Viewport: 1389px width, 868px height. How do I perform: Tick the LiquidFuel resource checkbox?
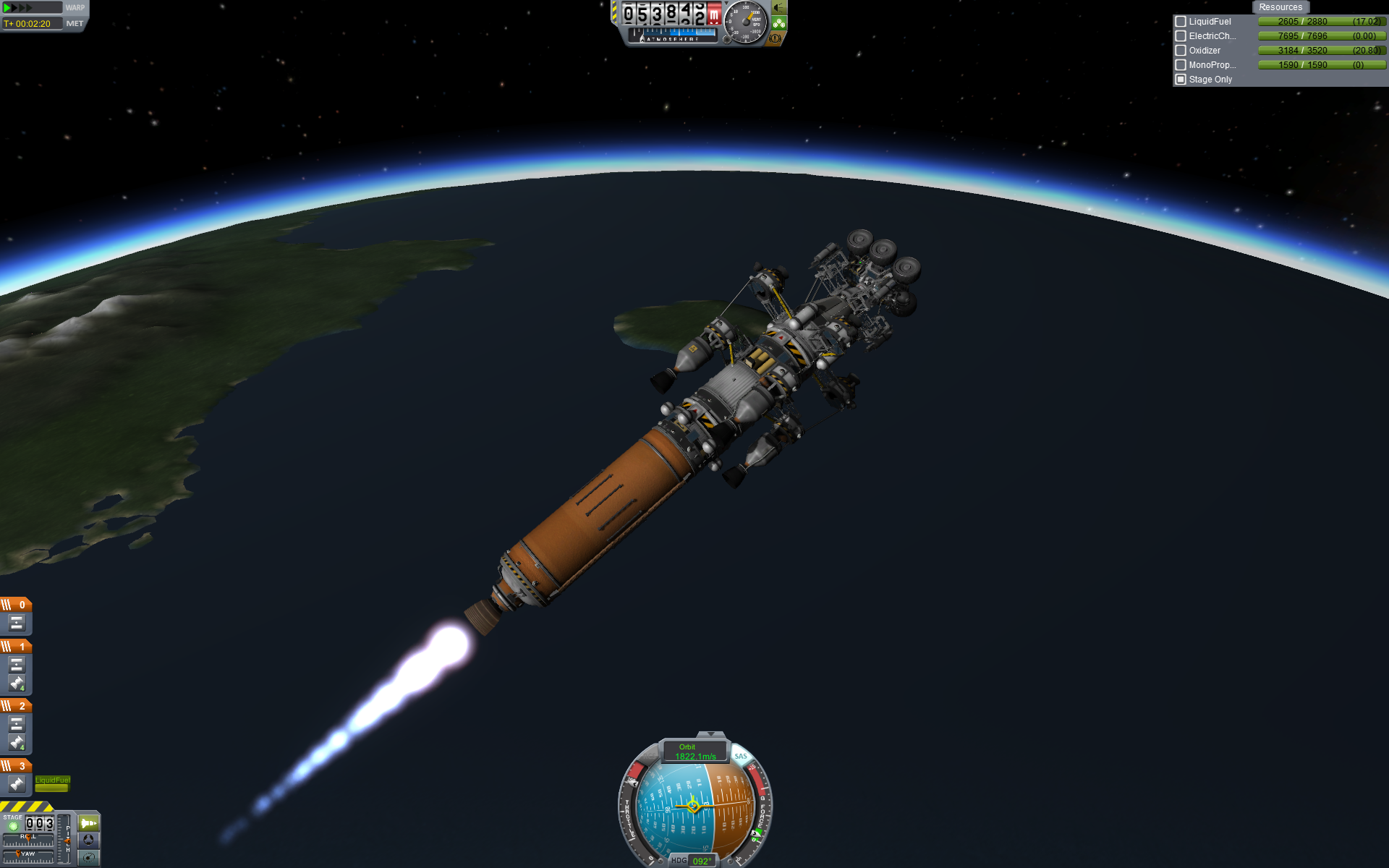coord(1181,22)
